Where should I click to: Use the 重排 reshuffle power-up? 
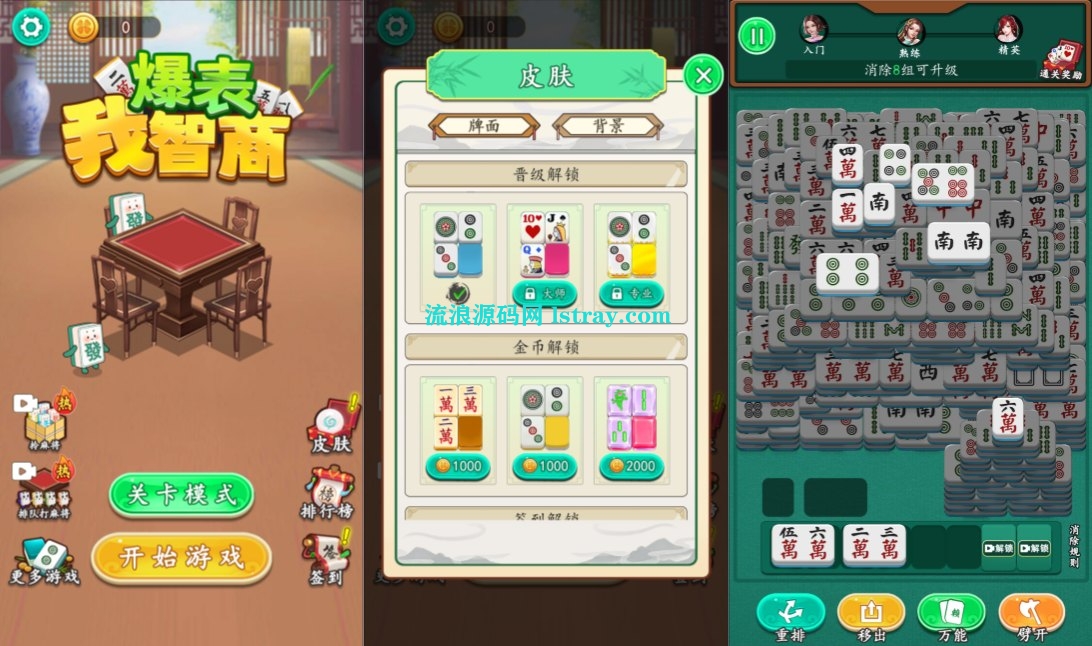pos(790,615)
